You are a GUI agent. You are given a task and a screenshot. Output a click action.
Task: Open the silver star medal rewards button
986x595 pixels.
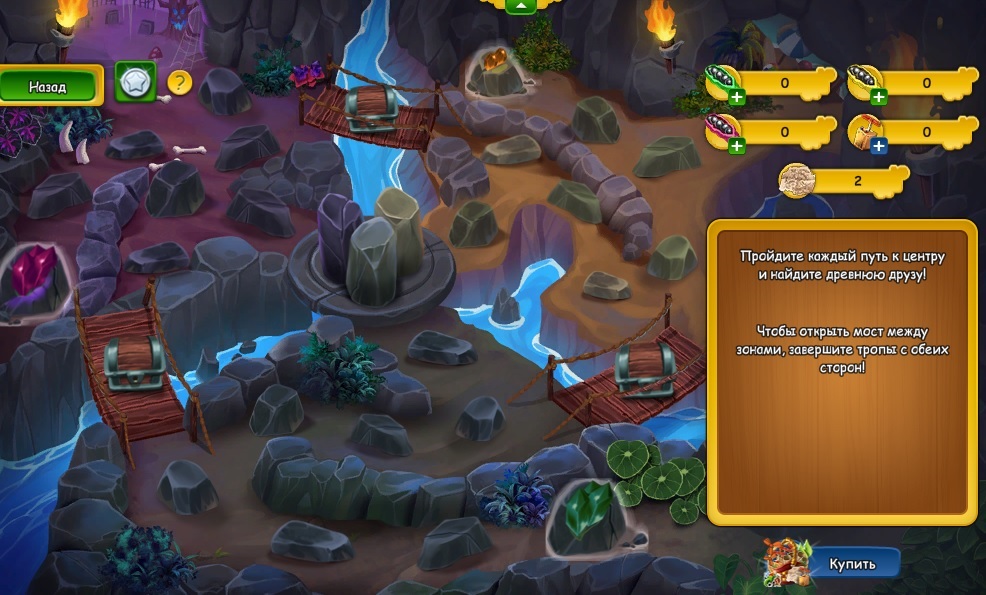click(133, 82)
